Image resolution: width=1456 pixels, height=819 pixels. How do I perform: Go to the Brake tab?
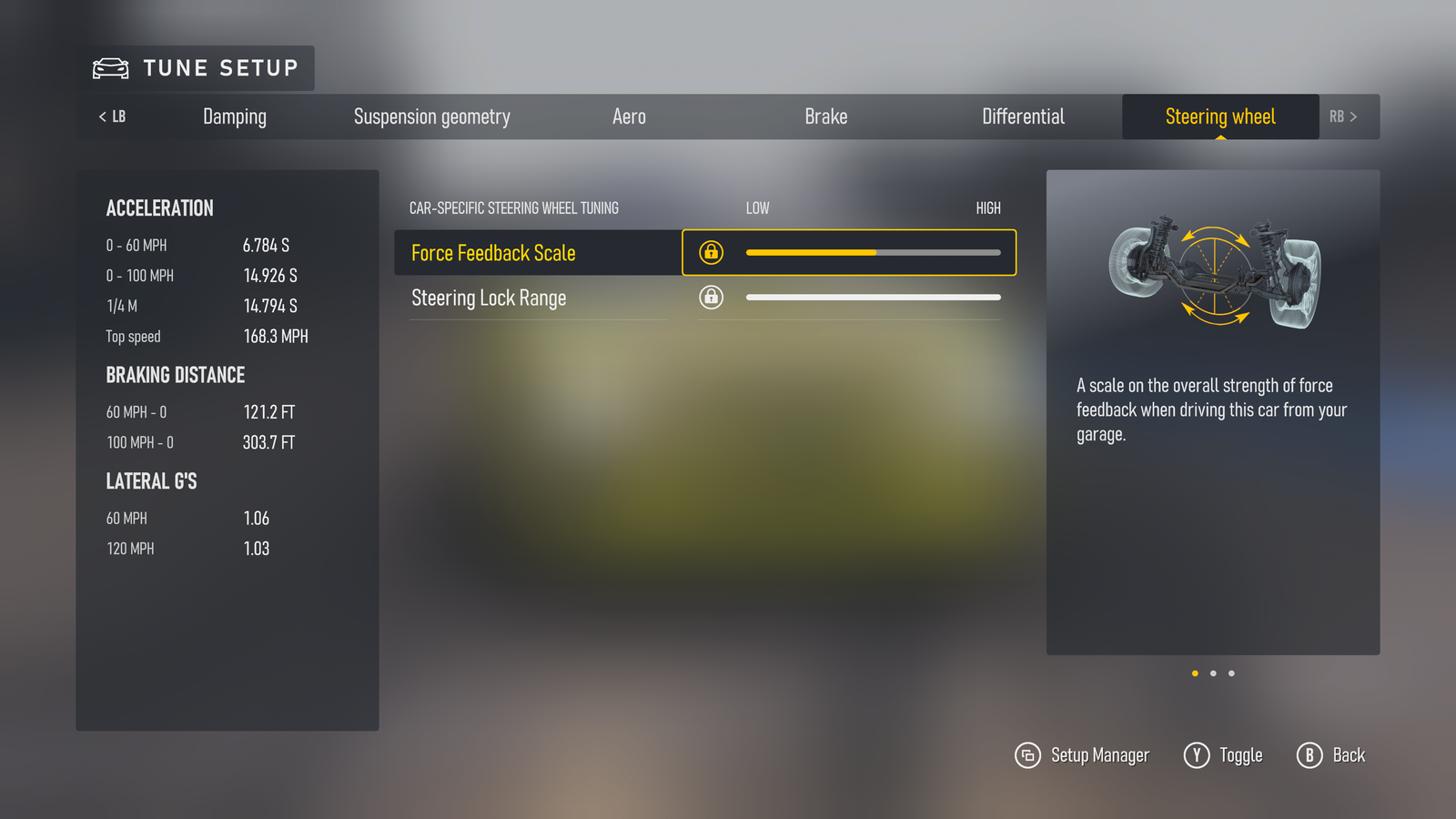click(x=825, y=116)
